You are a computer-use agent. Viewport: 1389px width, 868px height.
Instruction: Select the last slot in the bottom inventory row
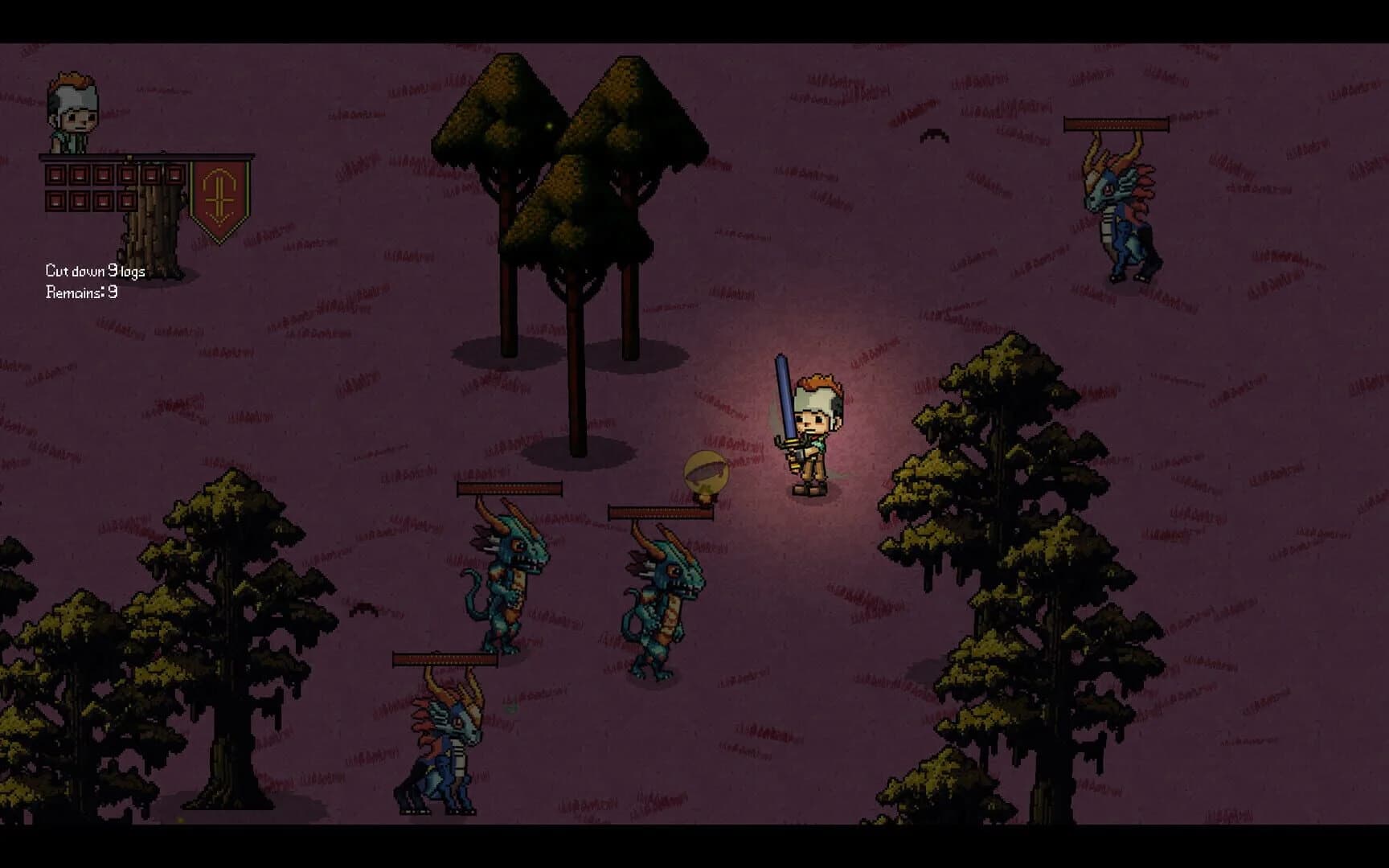click(126, 200)
